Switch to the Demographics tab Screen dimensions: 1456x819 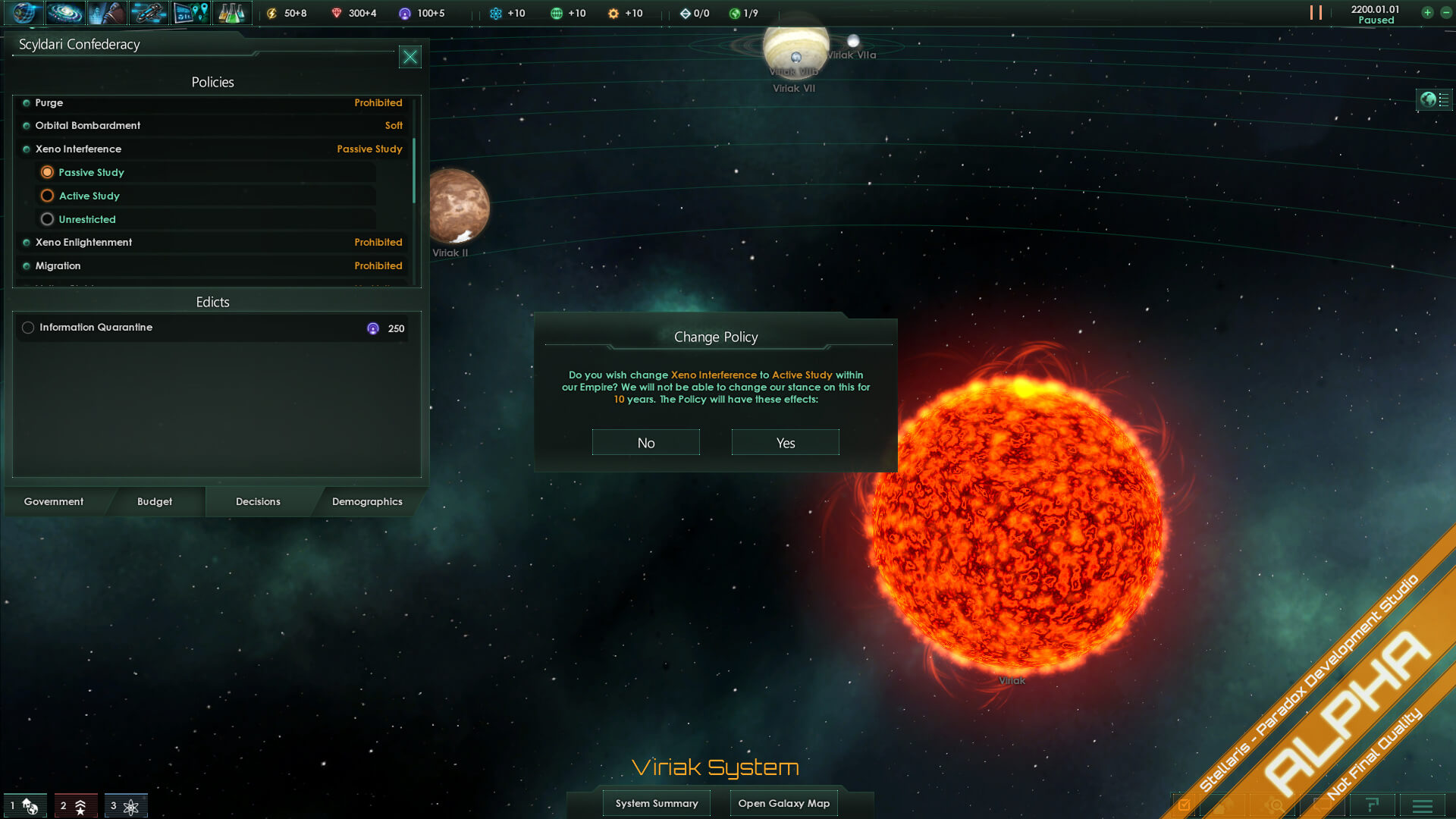tap(367, 501)
